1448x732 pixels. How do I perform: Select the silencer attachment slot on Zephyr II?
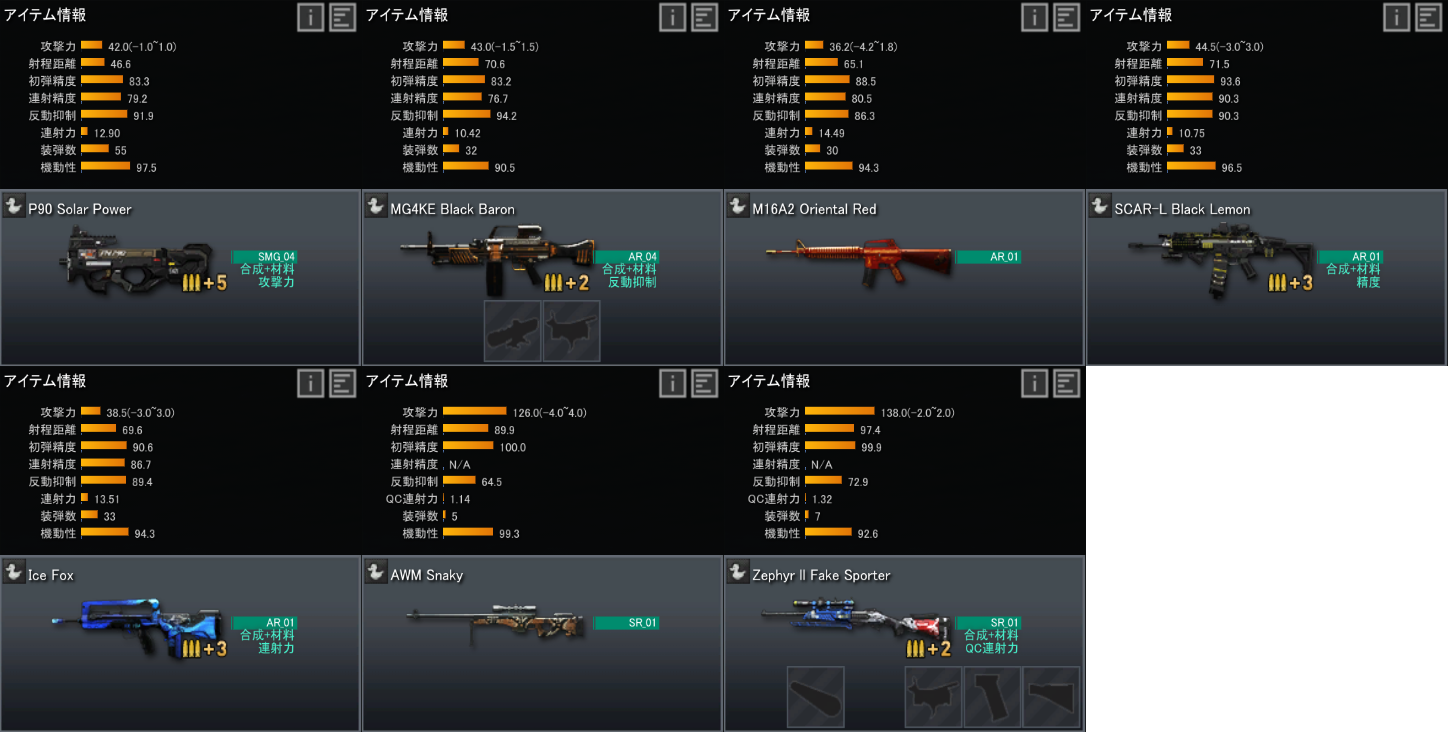(x=816, y=697)
